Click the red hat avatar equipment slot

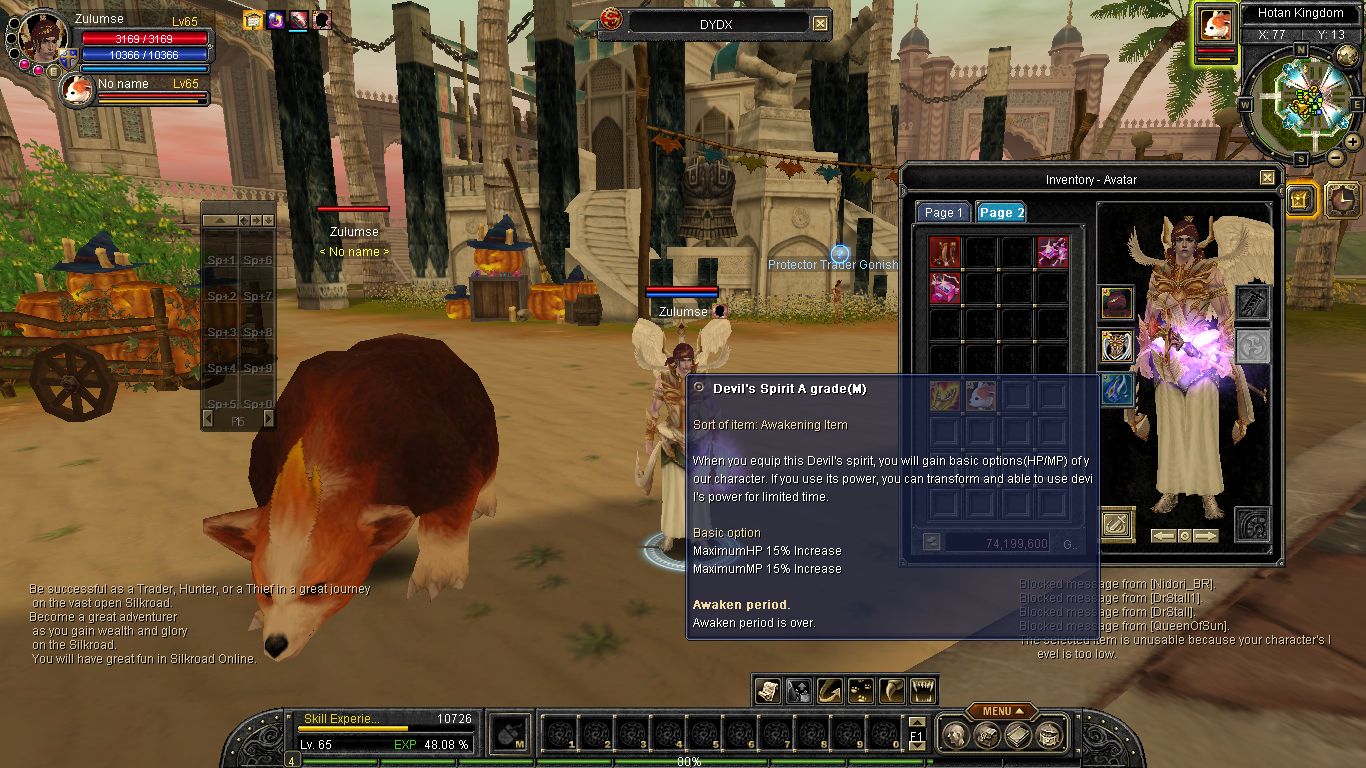tap(1116, 302)
